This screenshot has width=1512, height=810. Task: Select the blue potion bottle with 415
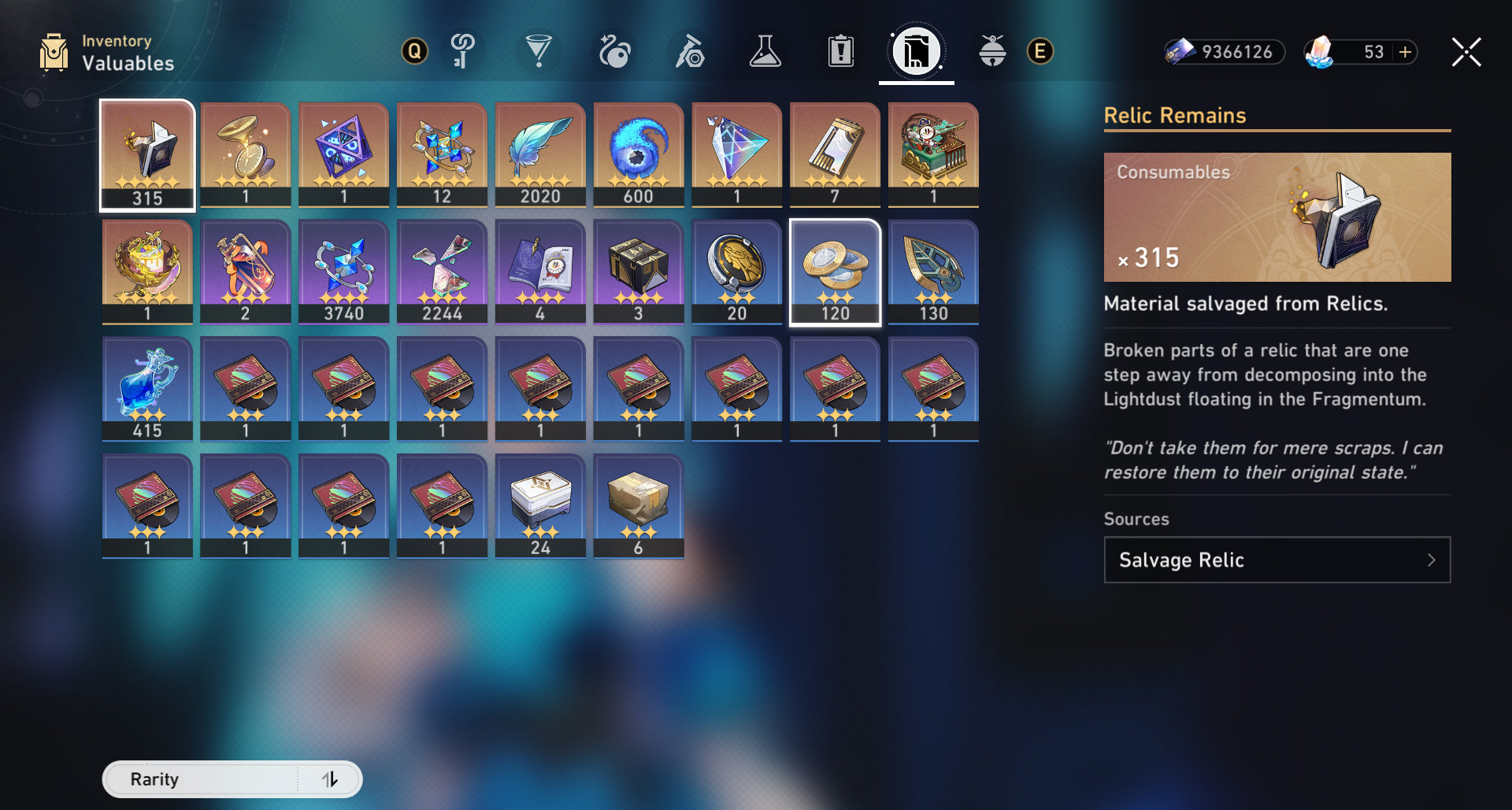147,388
